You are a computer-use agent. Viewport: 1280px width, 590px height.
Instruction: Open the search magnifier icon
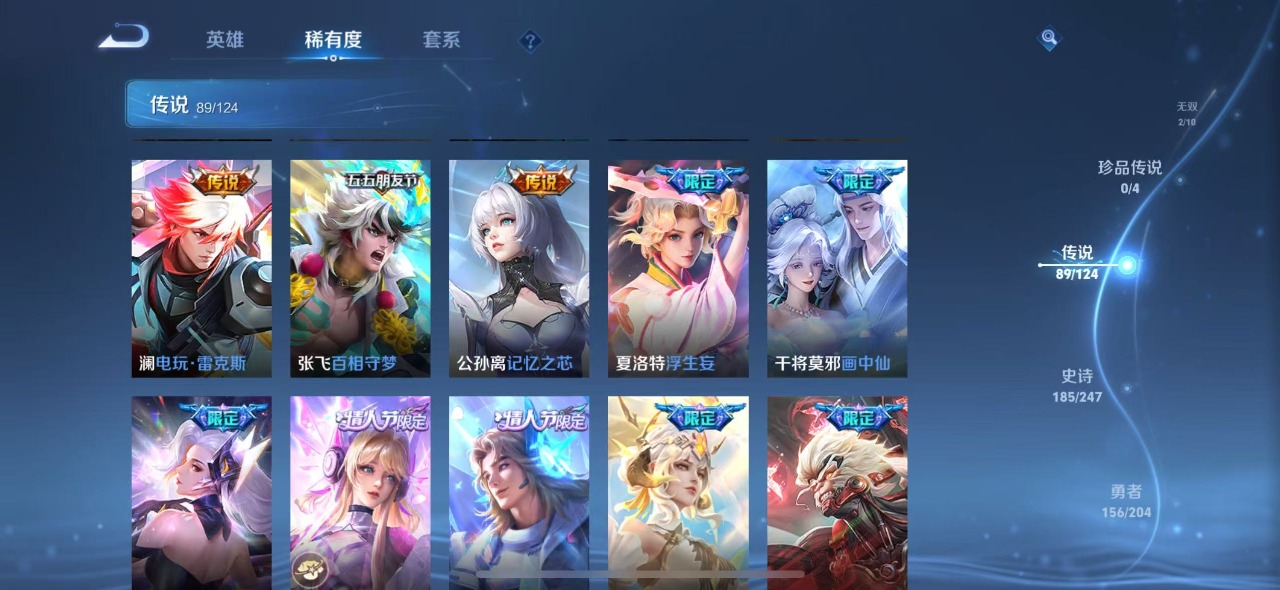(x=1048, y=39)
